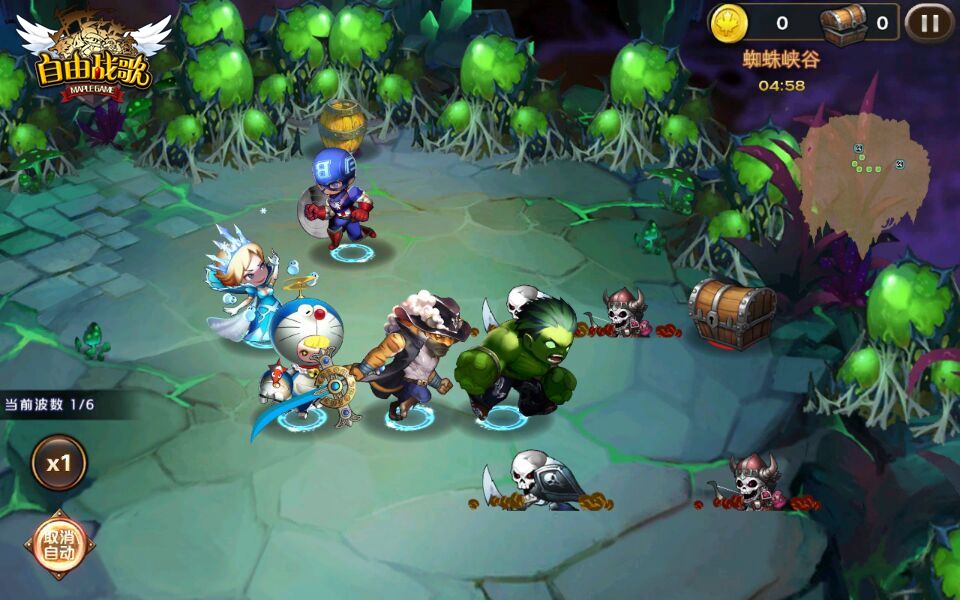Toggle the x1 battle speed button

(59, 462)
